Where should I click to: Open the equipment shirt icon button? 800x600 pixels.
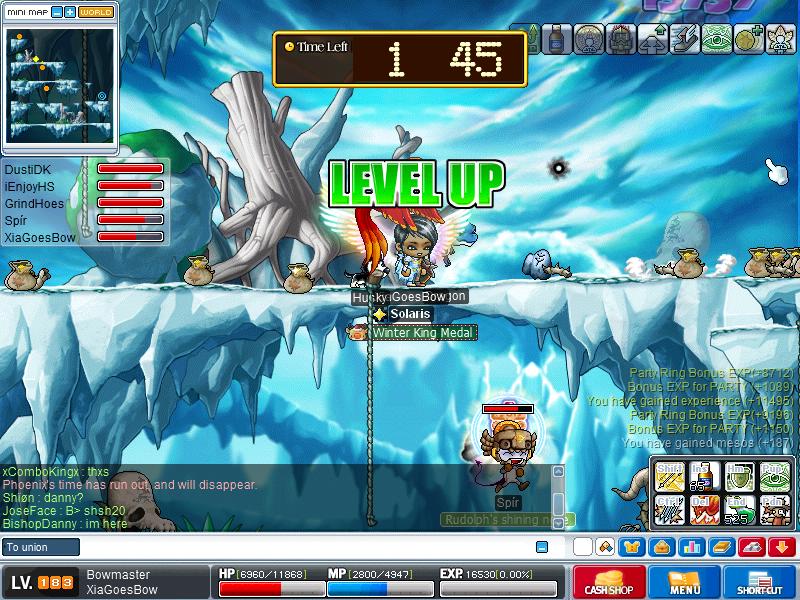tap(632, 547)
